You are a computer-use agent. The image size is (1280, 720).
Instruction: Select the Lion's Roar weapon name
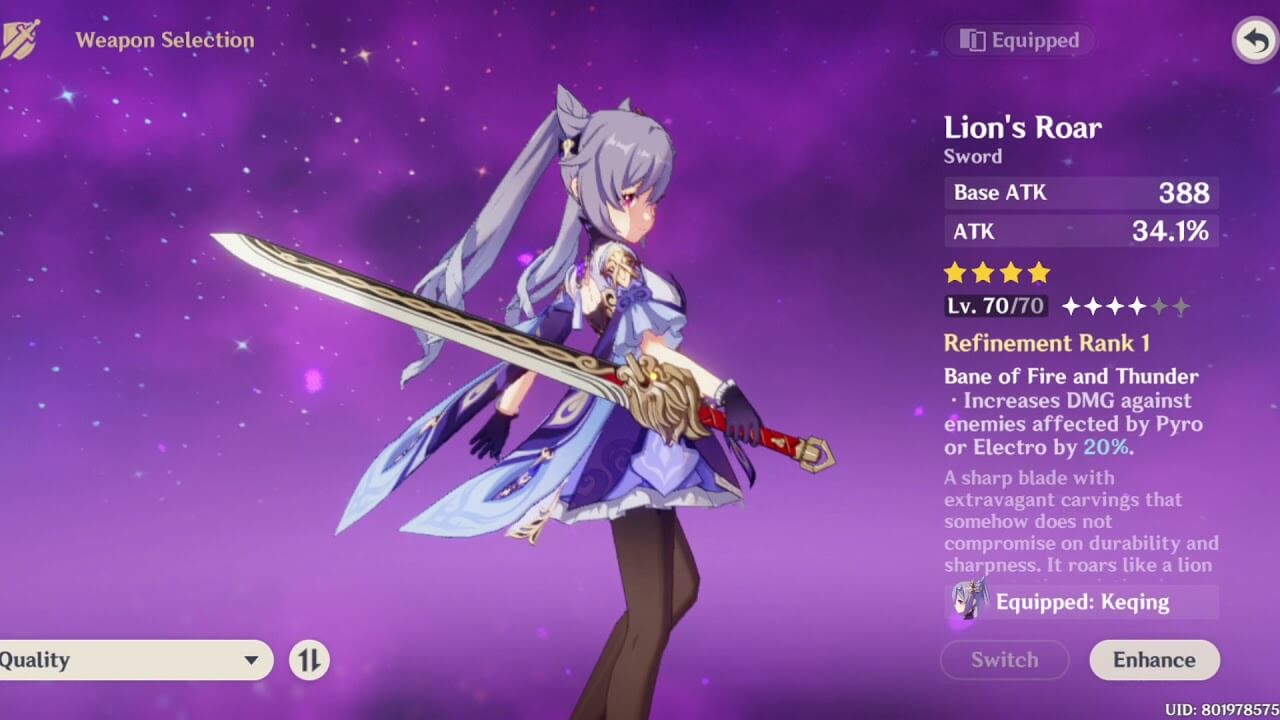[x=1022, y=128]
